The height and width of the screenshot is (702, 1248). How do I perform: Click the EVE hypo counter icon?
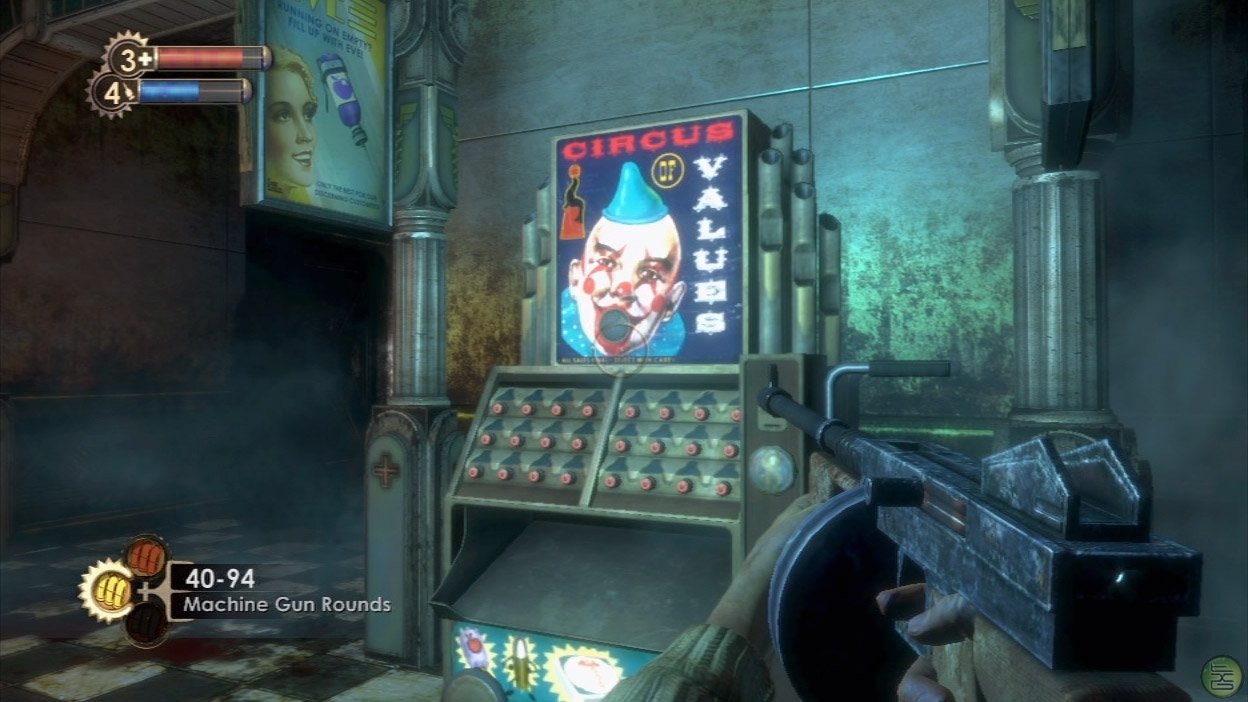click(x=112, y=93)
